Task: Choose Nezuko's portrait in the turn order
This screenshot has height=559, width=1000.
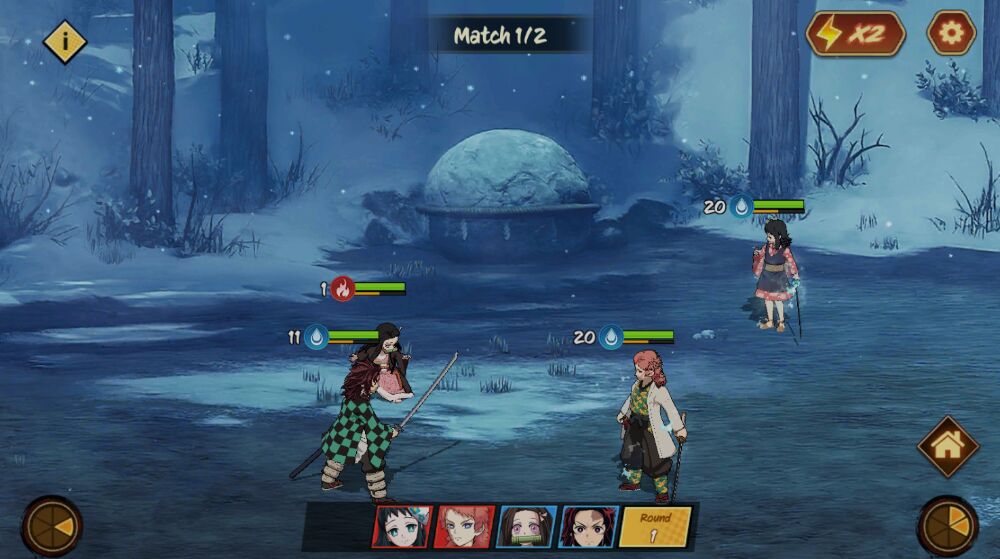Action: coord(526,526)
